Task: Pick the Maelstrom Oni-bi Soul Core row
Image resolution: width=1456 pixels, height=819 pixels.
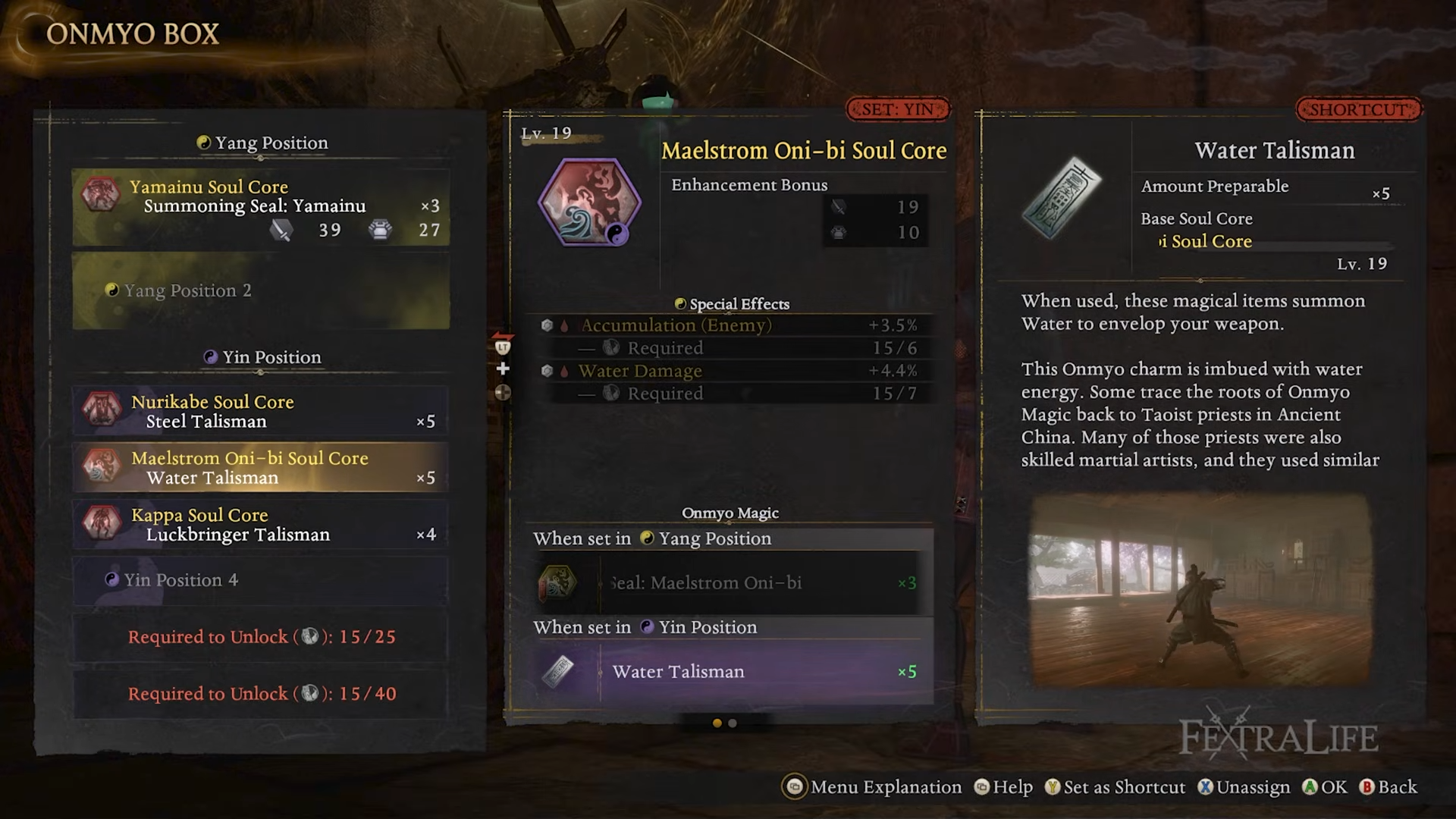Action: 260,468
